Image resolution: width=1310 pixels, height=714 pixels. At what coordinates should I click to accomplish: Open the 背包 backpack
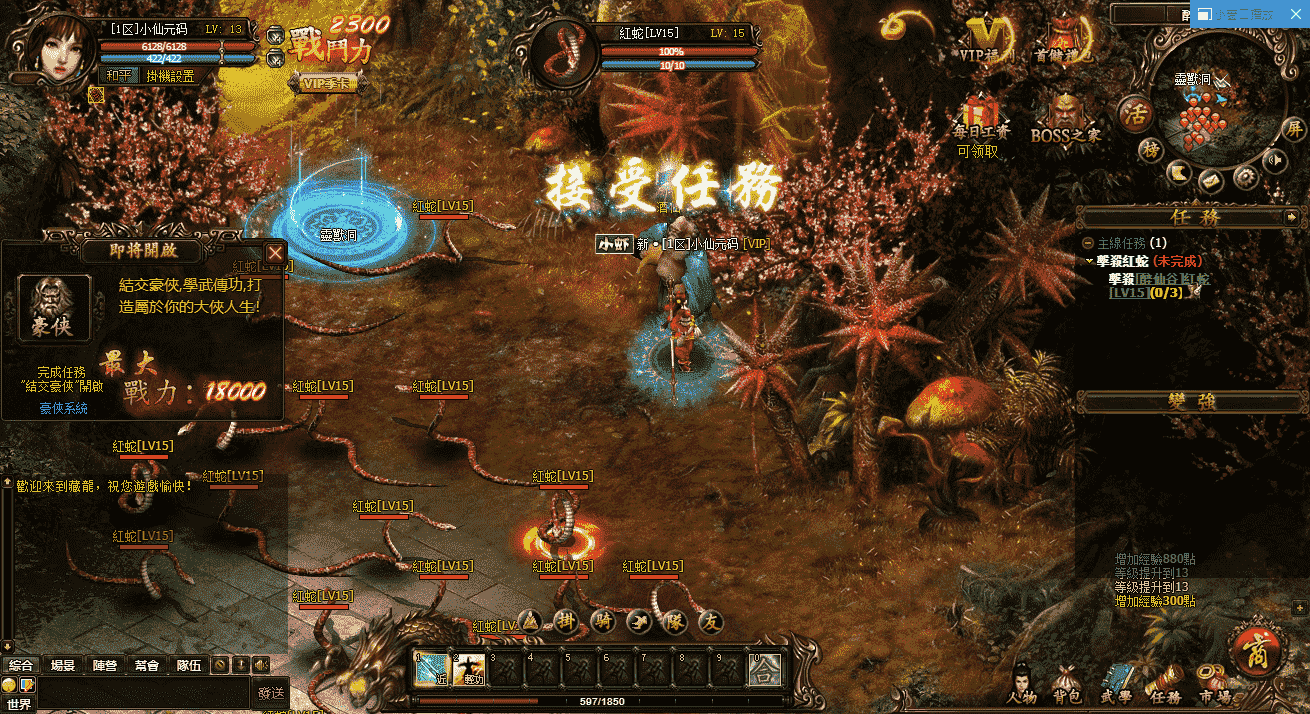(1067, 686)
